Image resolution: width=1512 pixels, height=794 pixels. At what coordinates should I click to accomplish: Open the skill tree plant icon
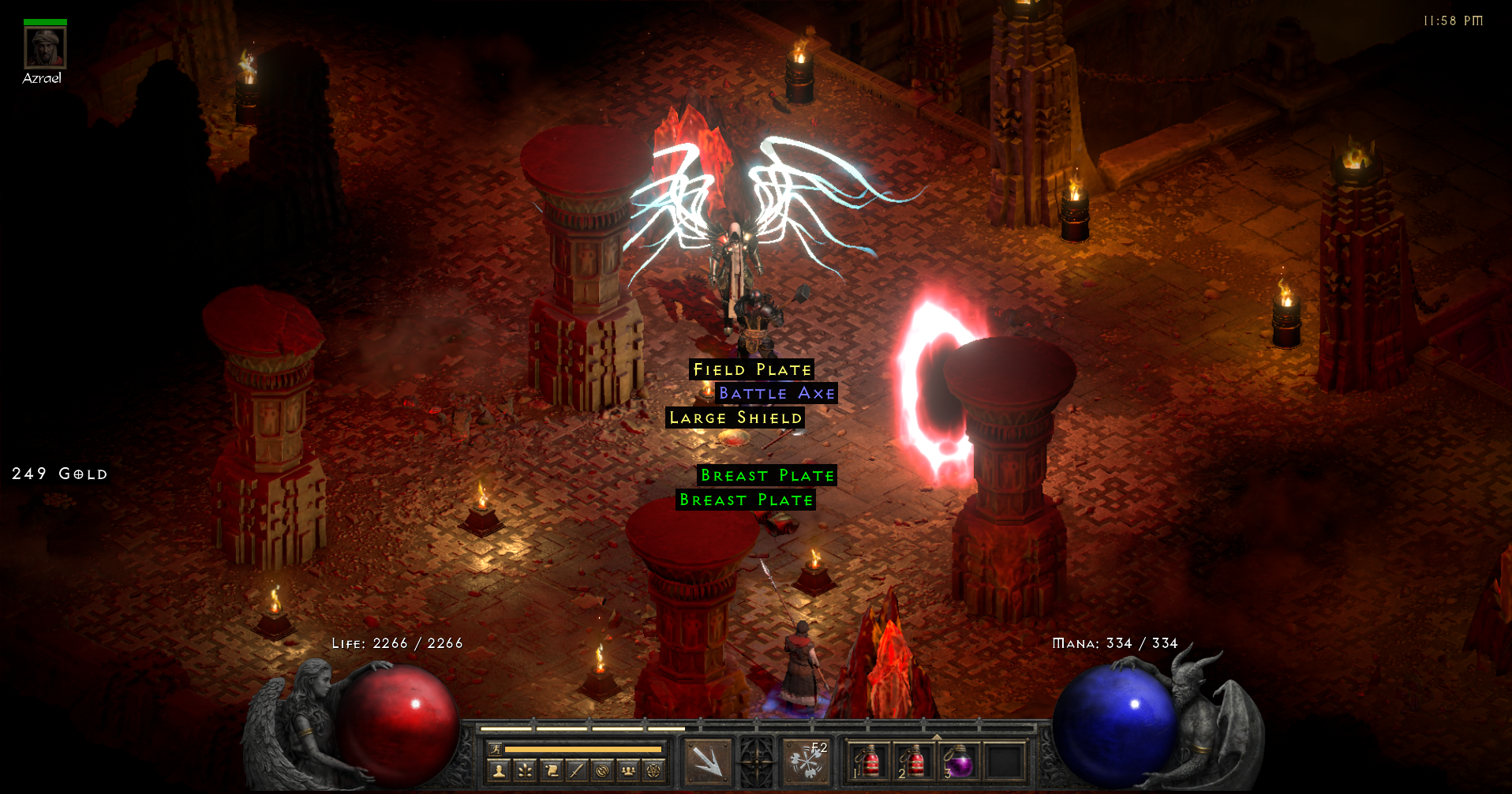(x=525, y=771)
